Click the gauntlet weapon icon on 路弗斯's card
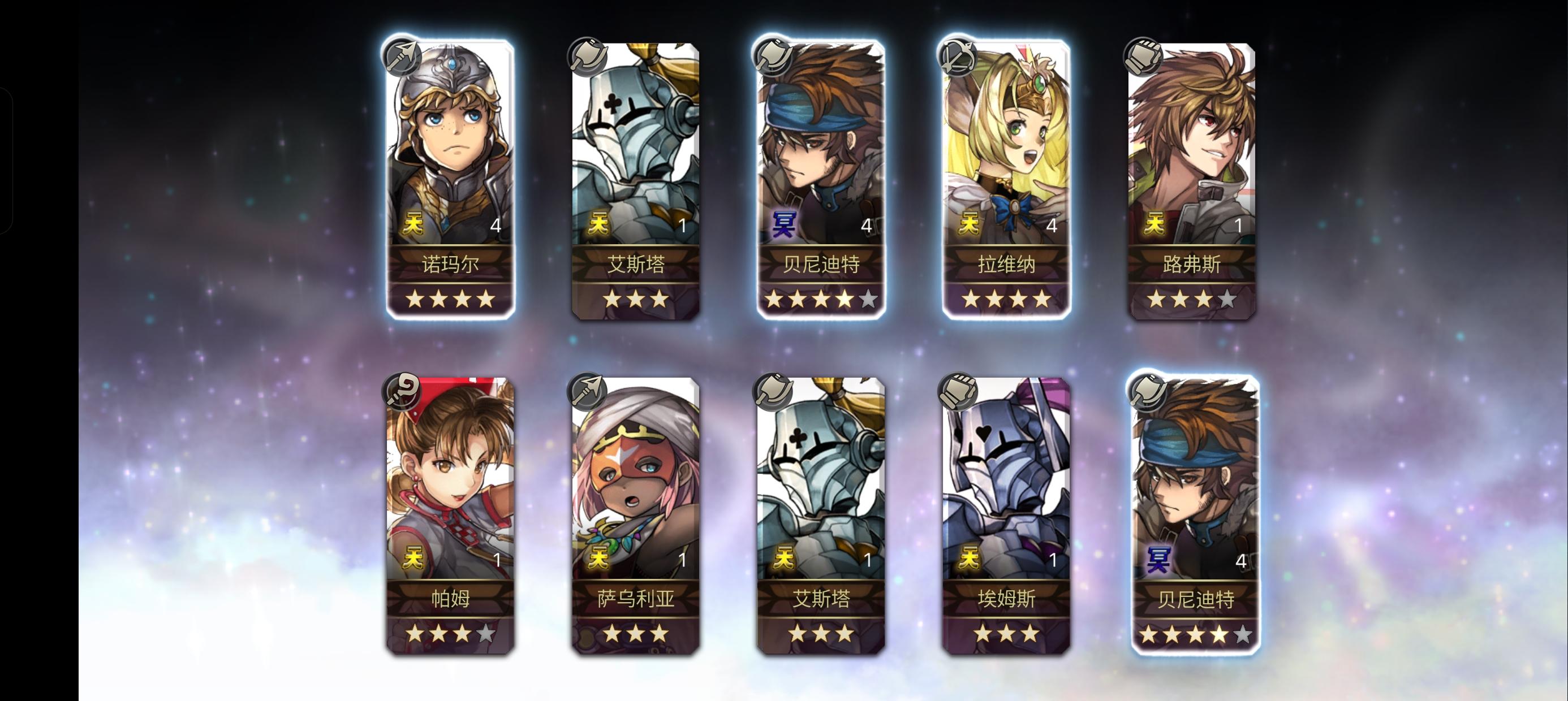The height and width of the screenshot is (701, 1568). point(1145,55)
